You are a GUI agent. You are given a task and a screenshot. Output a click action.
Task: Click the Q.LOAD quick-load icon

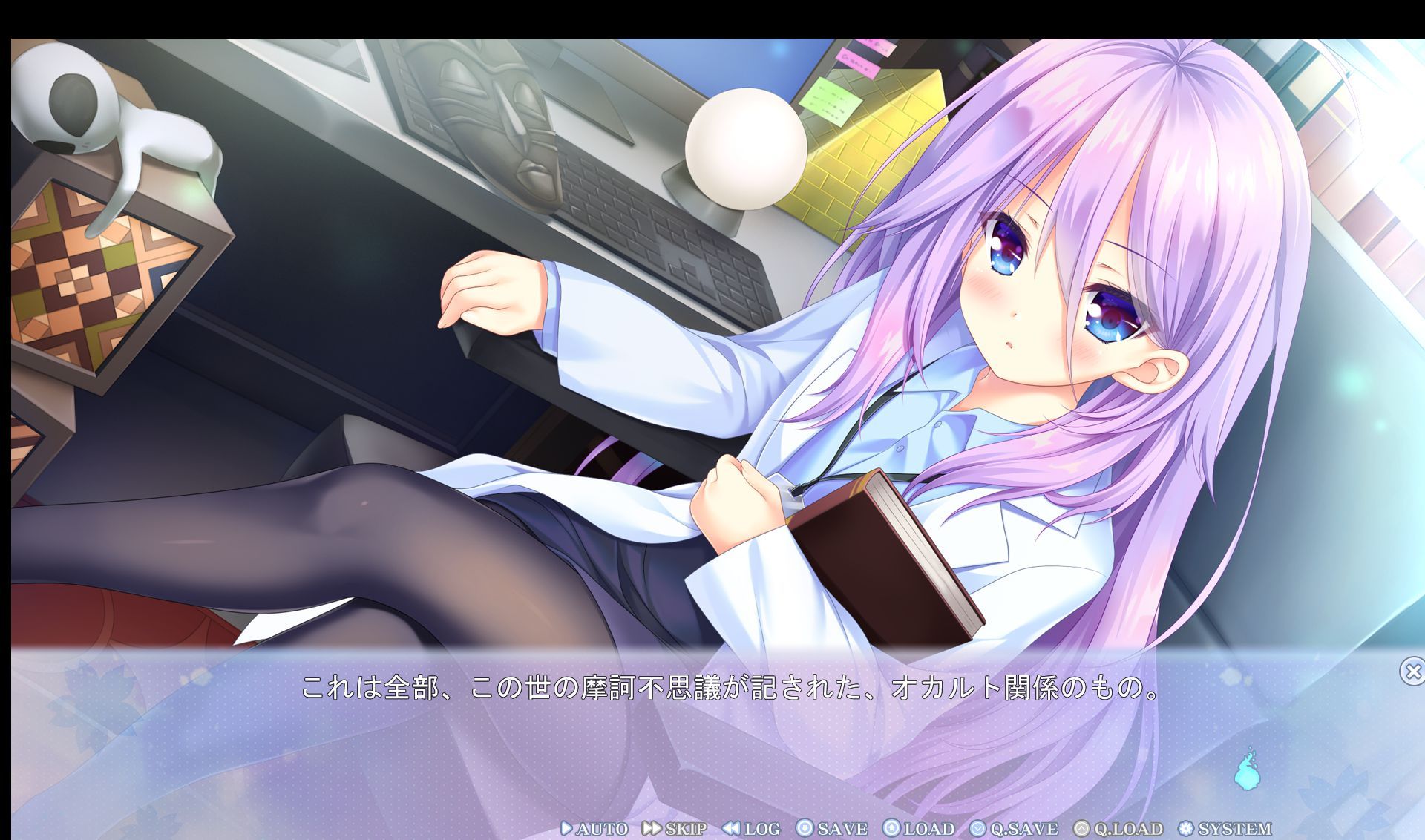coord(1082,828)
